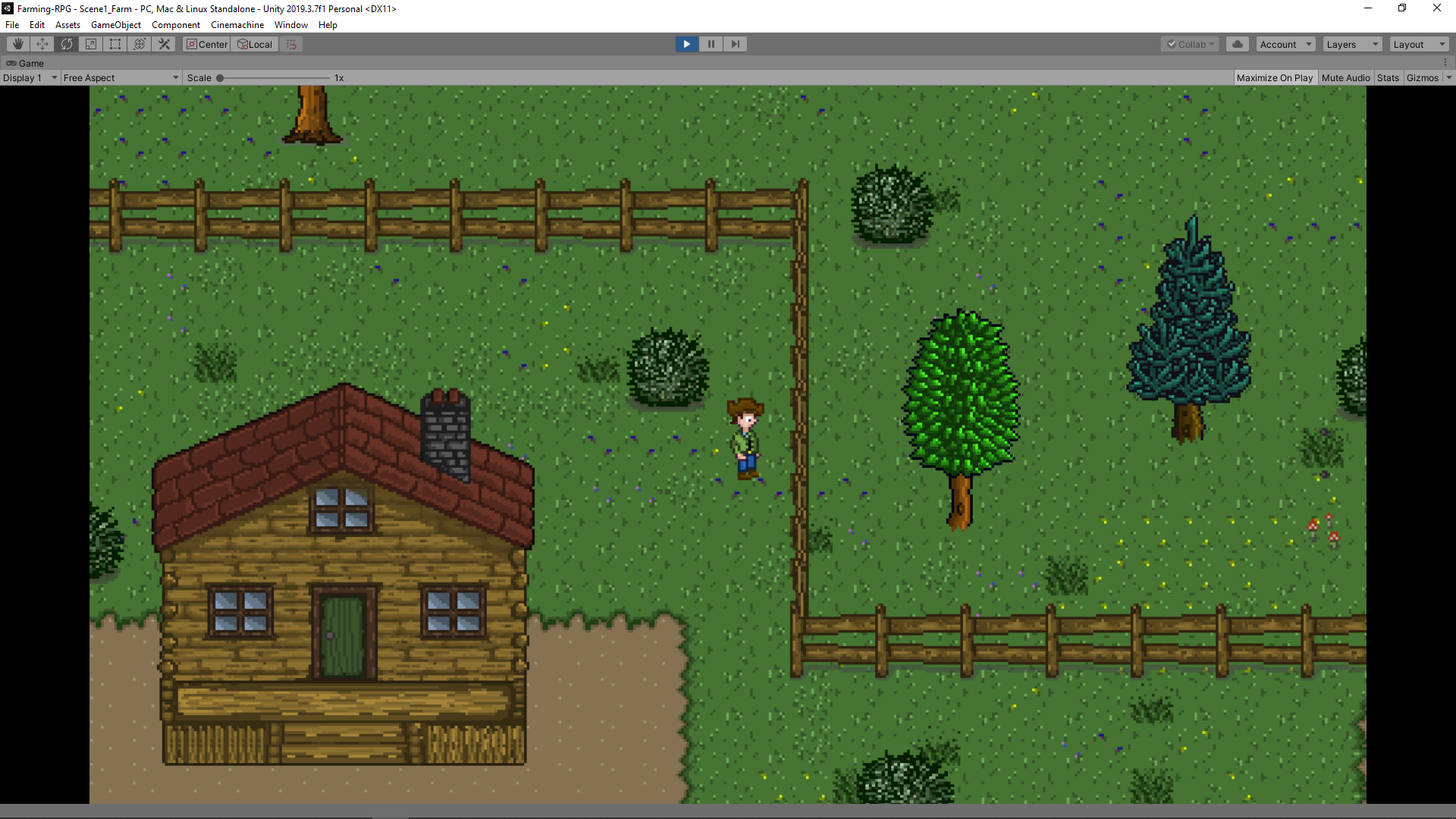1456x819 pixels.
Task: Select the Rotate tool
Action: 67,44
